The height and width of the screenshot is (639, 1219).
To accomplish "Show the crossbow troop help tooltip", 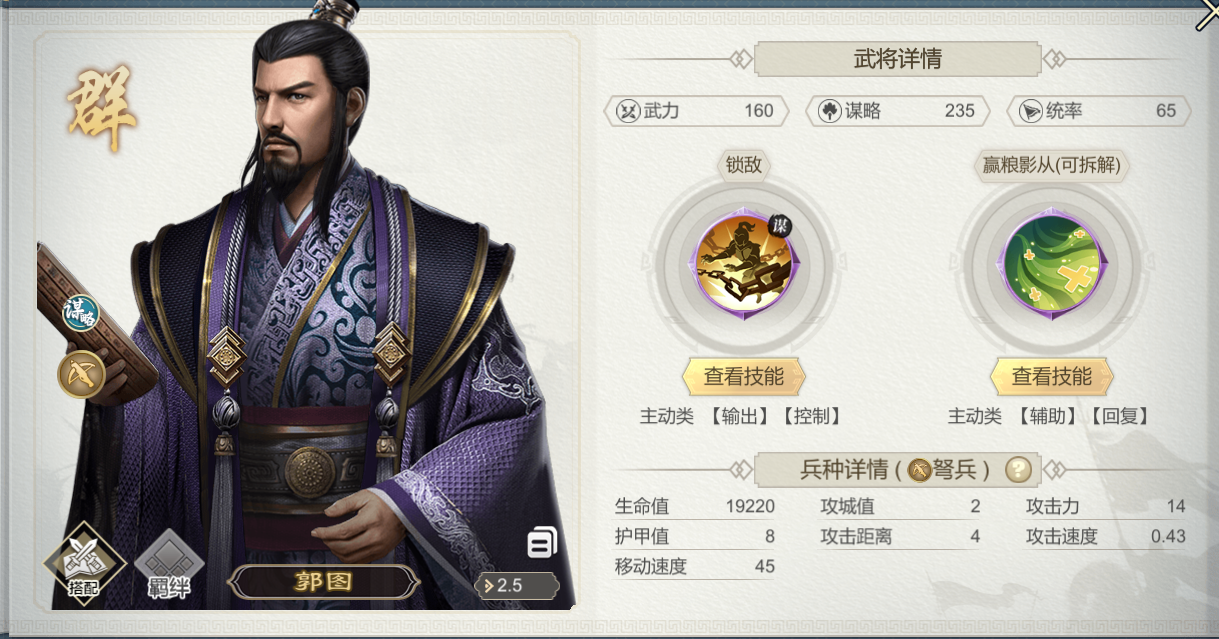I will click(1018, 468).
